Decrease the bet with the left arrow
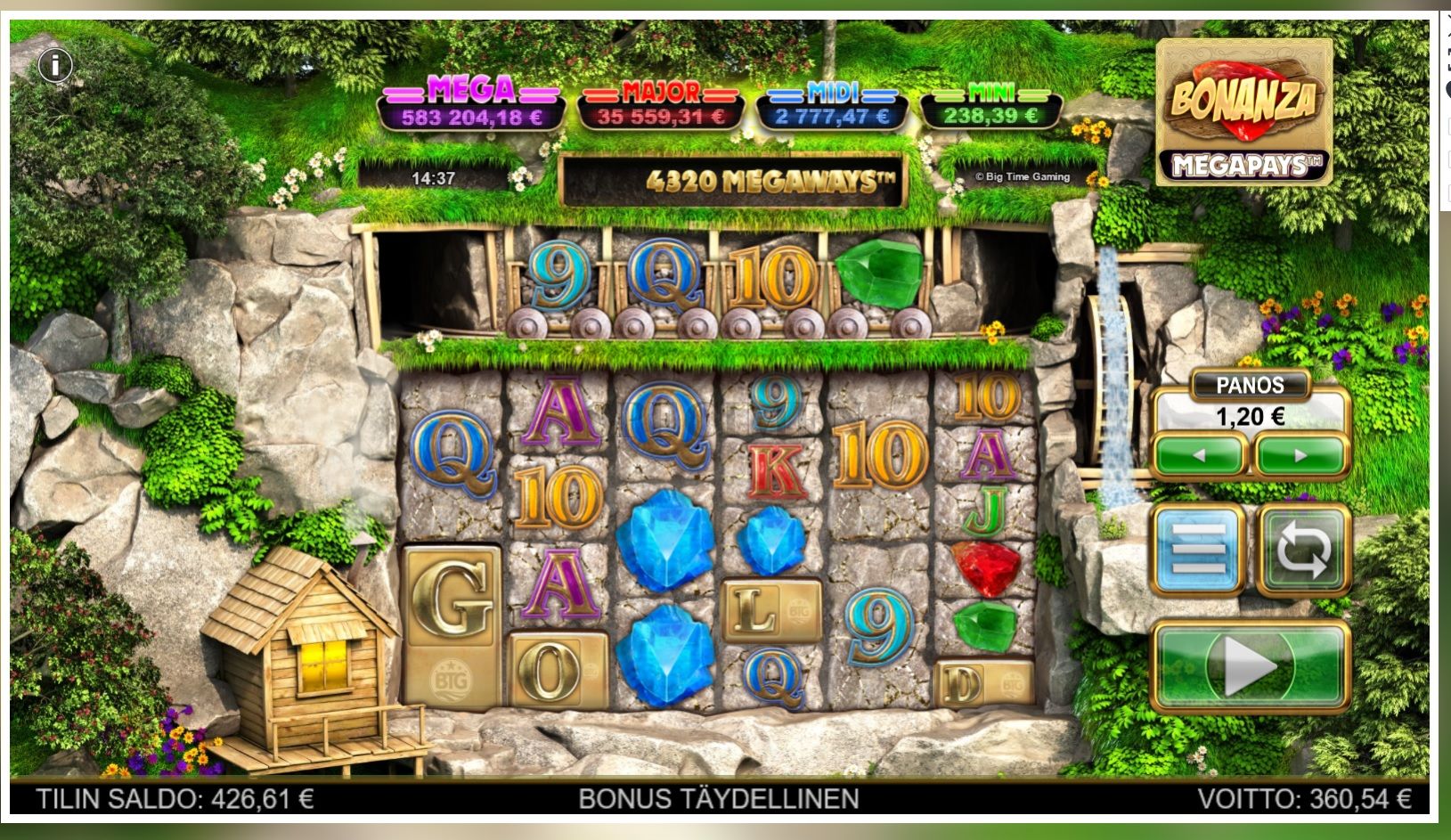Viewport: 1451px width, 840px height. [1199, 456]
